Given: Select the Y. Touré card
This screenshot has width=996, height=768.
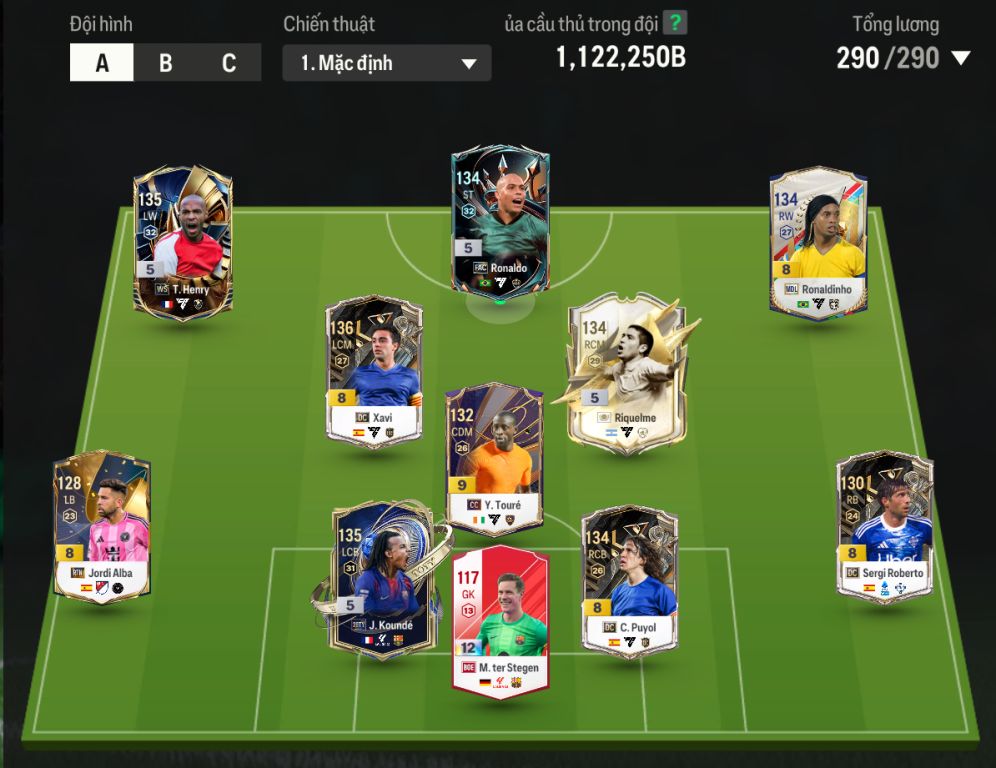Looking at the screenshot, I should [x=494, y=459].
